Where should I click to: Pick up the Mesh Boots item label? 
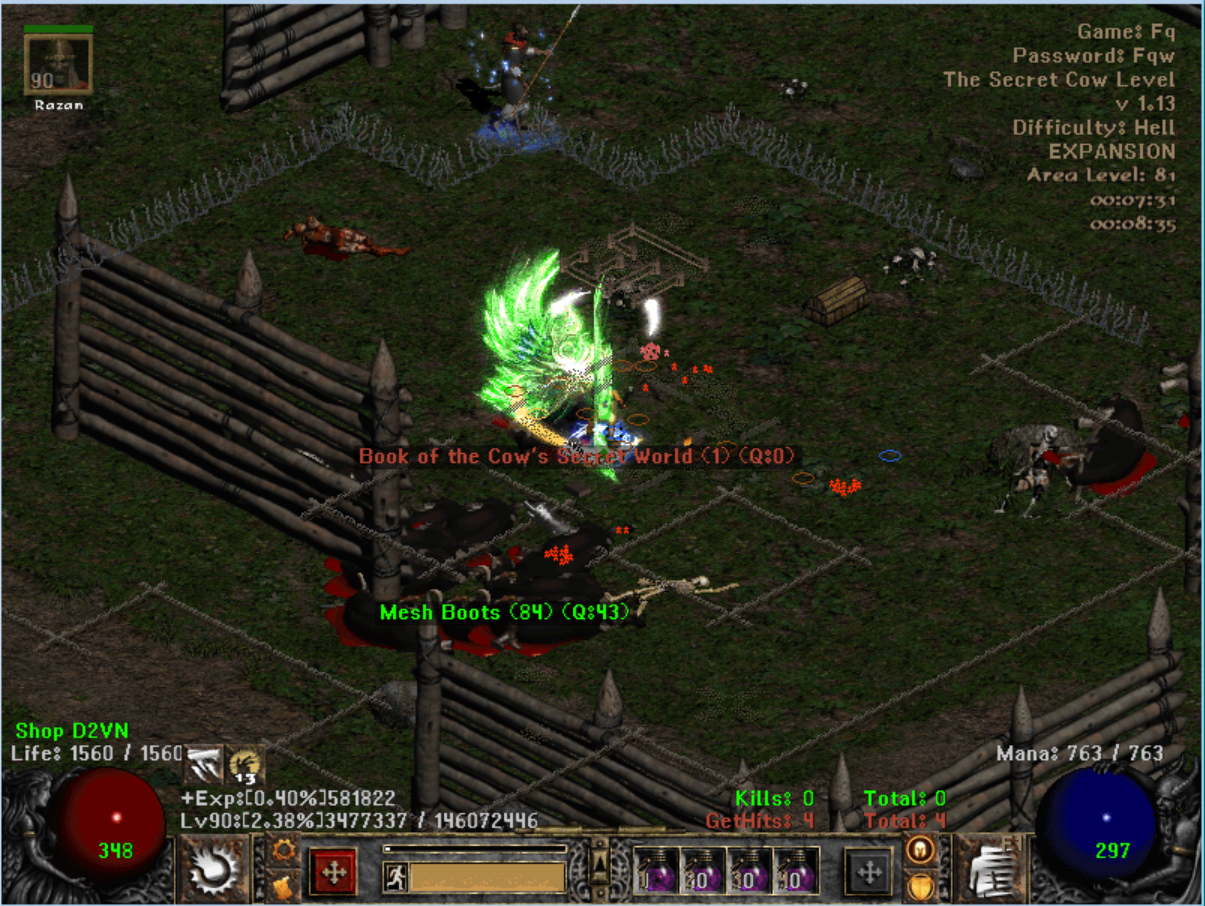point(505,612)
